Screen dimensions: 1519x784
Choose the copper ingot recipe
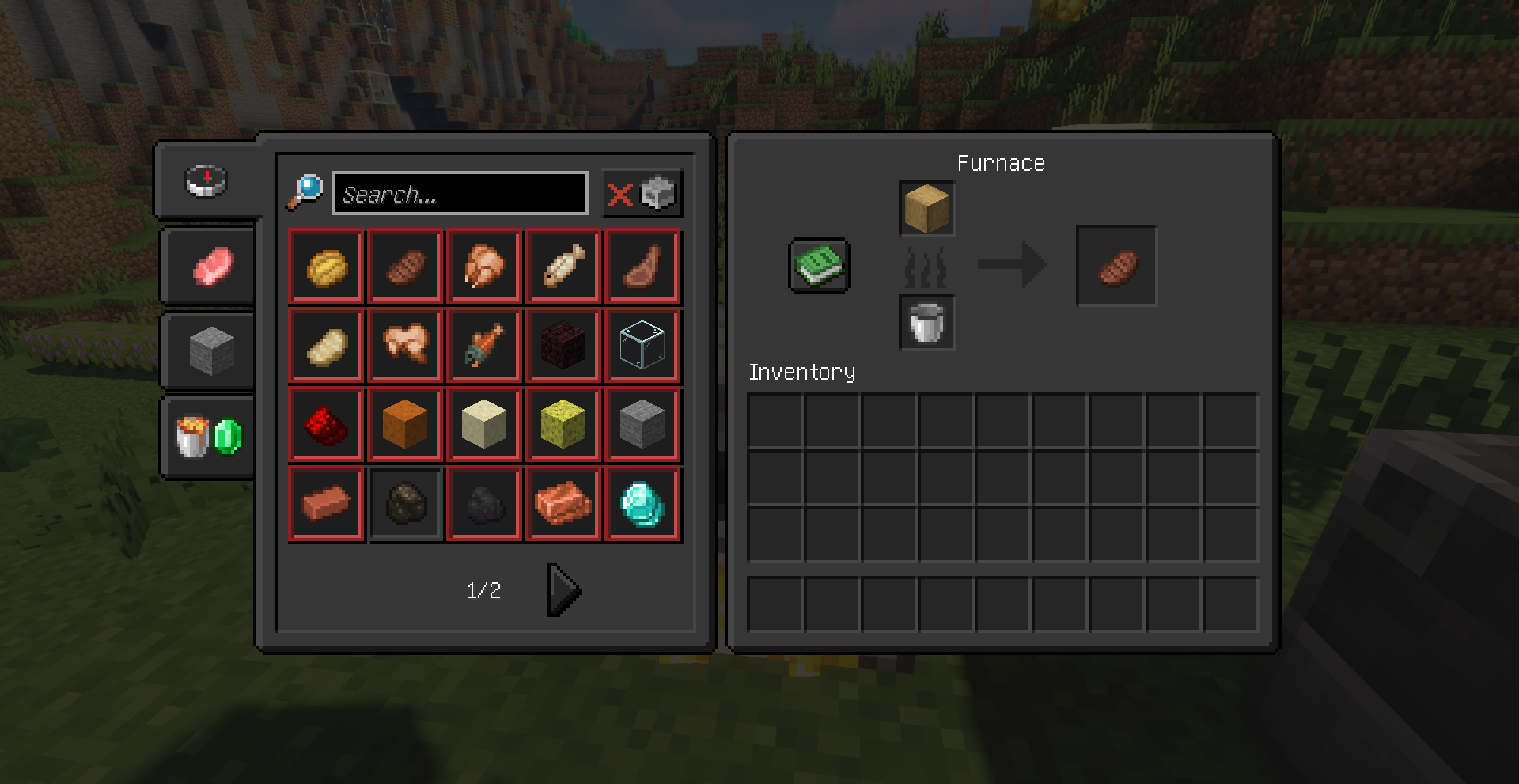(563, 503)
